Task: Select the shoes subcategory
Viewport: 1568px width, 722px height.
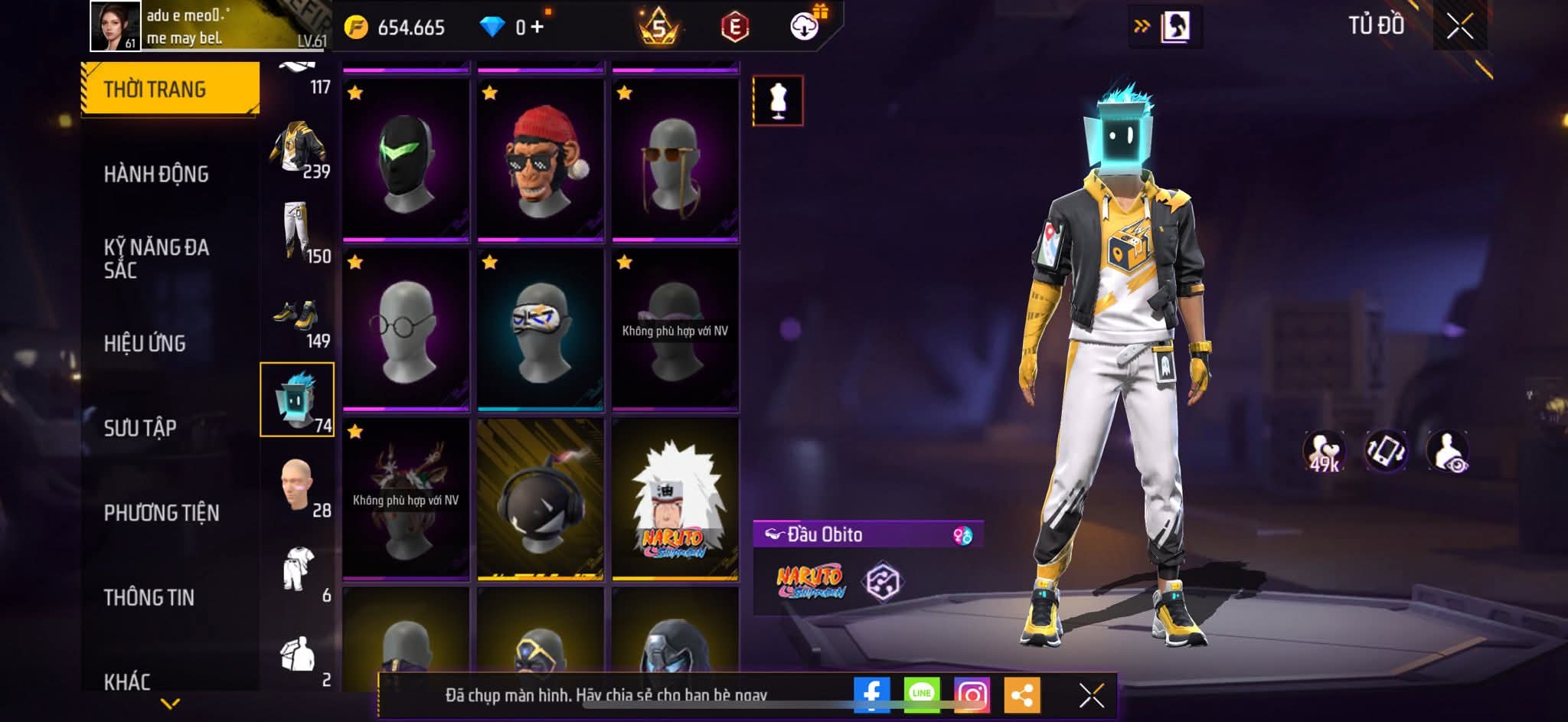Action: (298, 316)
